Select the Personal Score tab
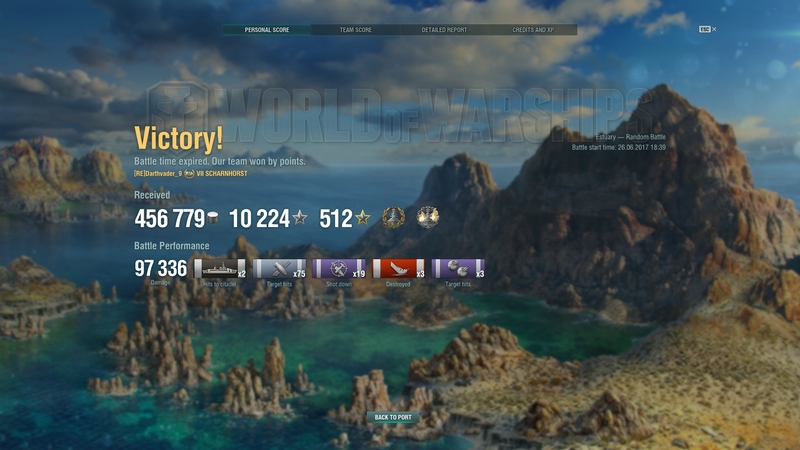This screenshot has width=800, height=450. [267, 30]
